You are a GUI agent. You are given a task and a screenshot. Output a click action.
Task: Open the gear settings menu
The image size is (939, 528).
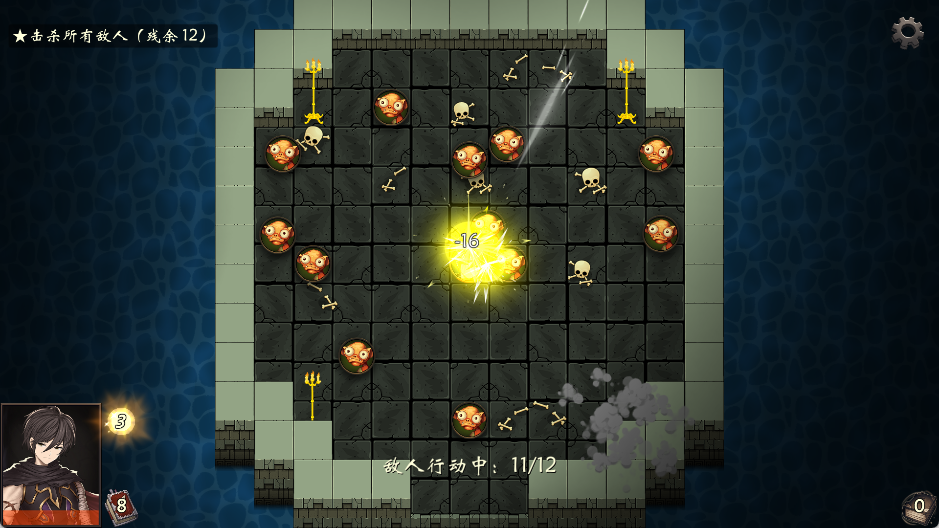coord(906,32)
